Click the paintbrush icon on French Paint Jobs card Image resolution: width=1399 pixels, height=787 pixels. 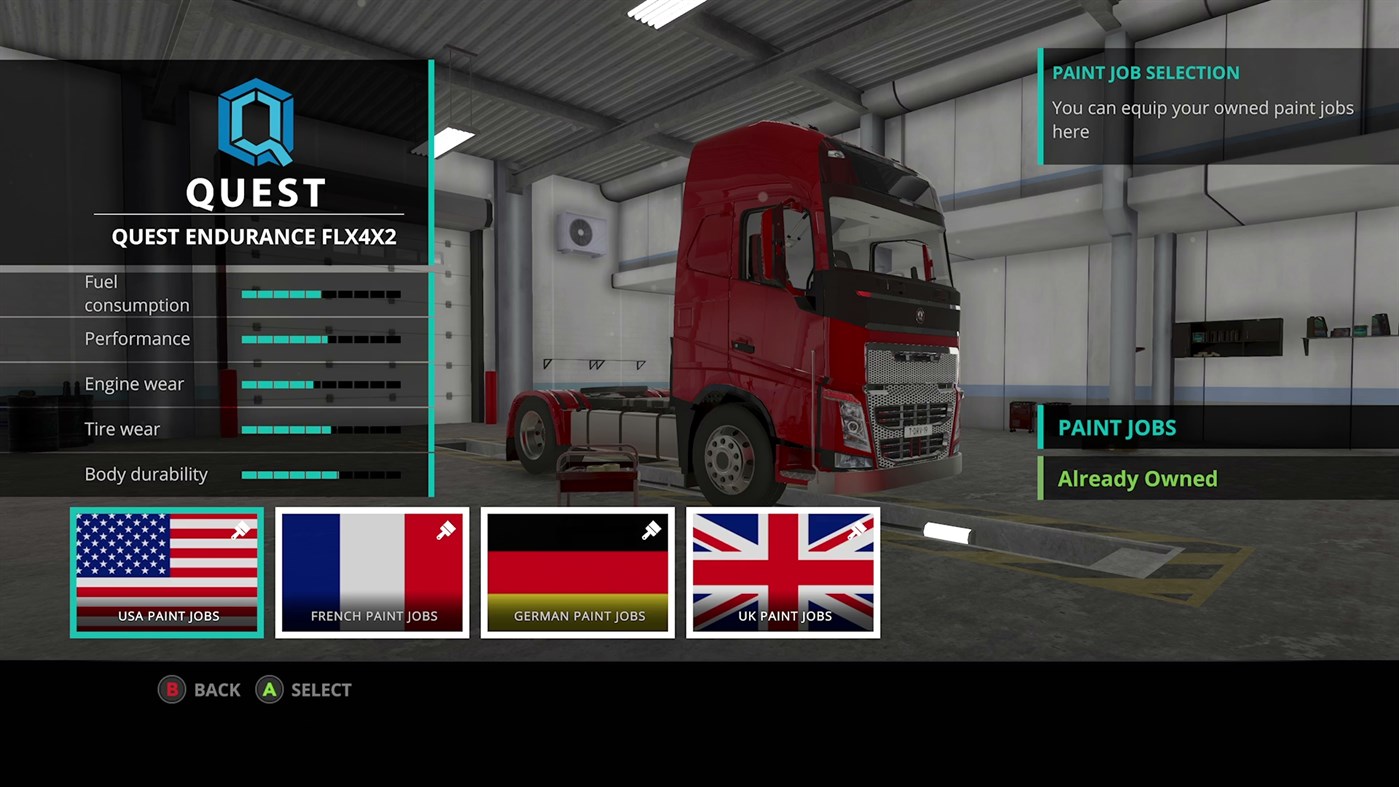click(x=446, y=531)
